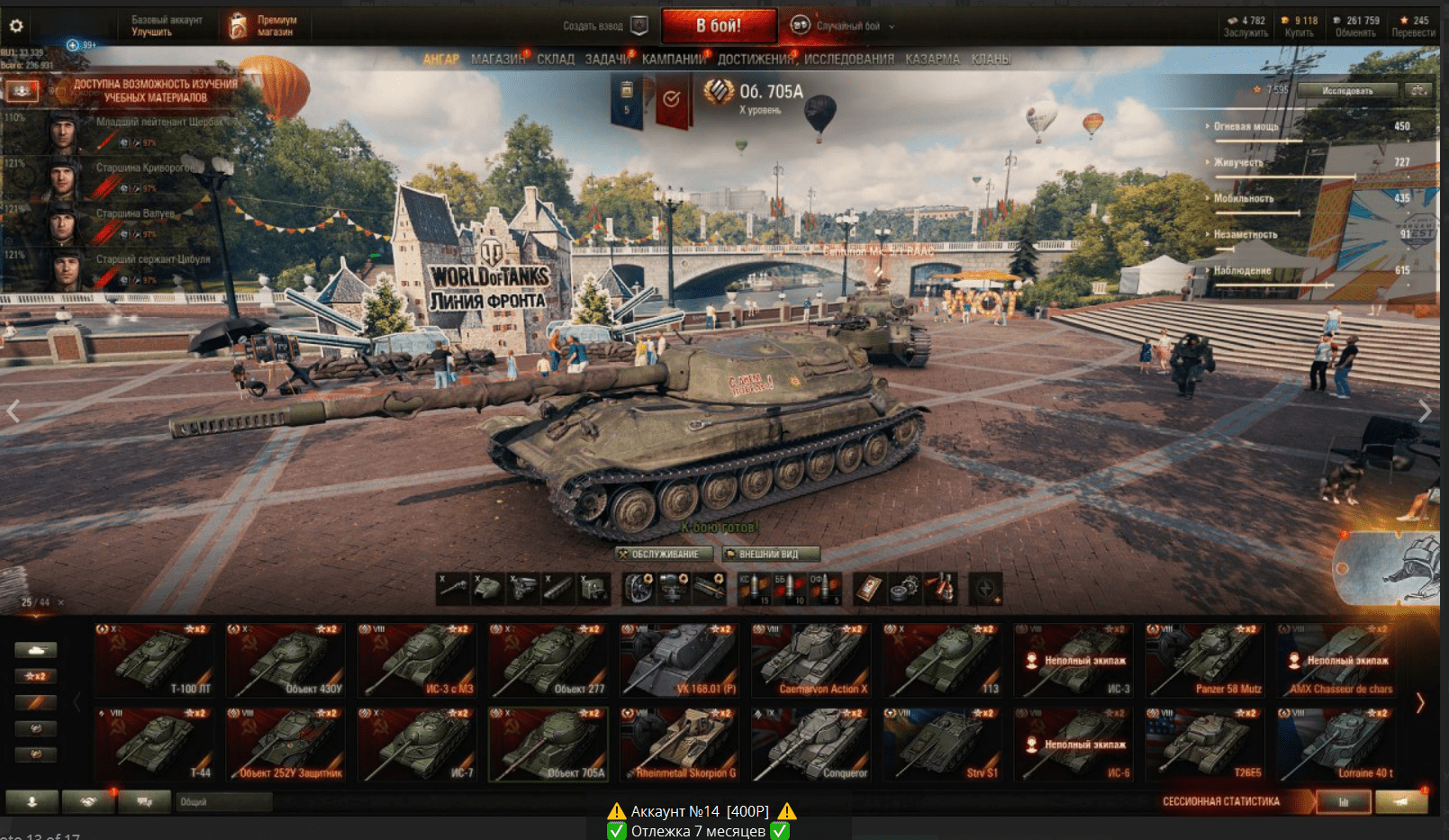Open the settings gear menu
Screen dimensions: 1449x840
point(16,26)
